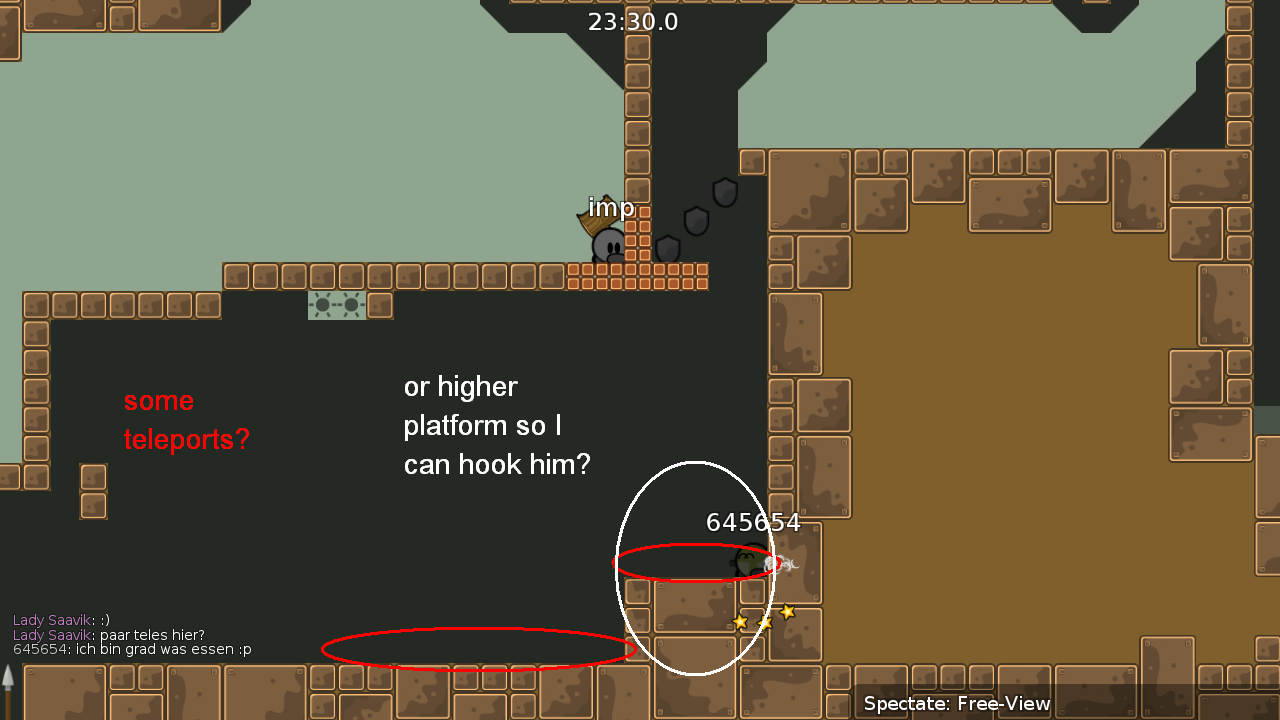Click the 23:30.0 match timer
The width and height of the screenshot is (1280, 720).
pyautogui.click(x=633, y=22)
